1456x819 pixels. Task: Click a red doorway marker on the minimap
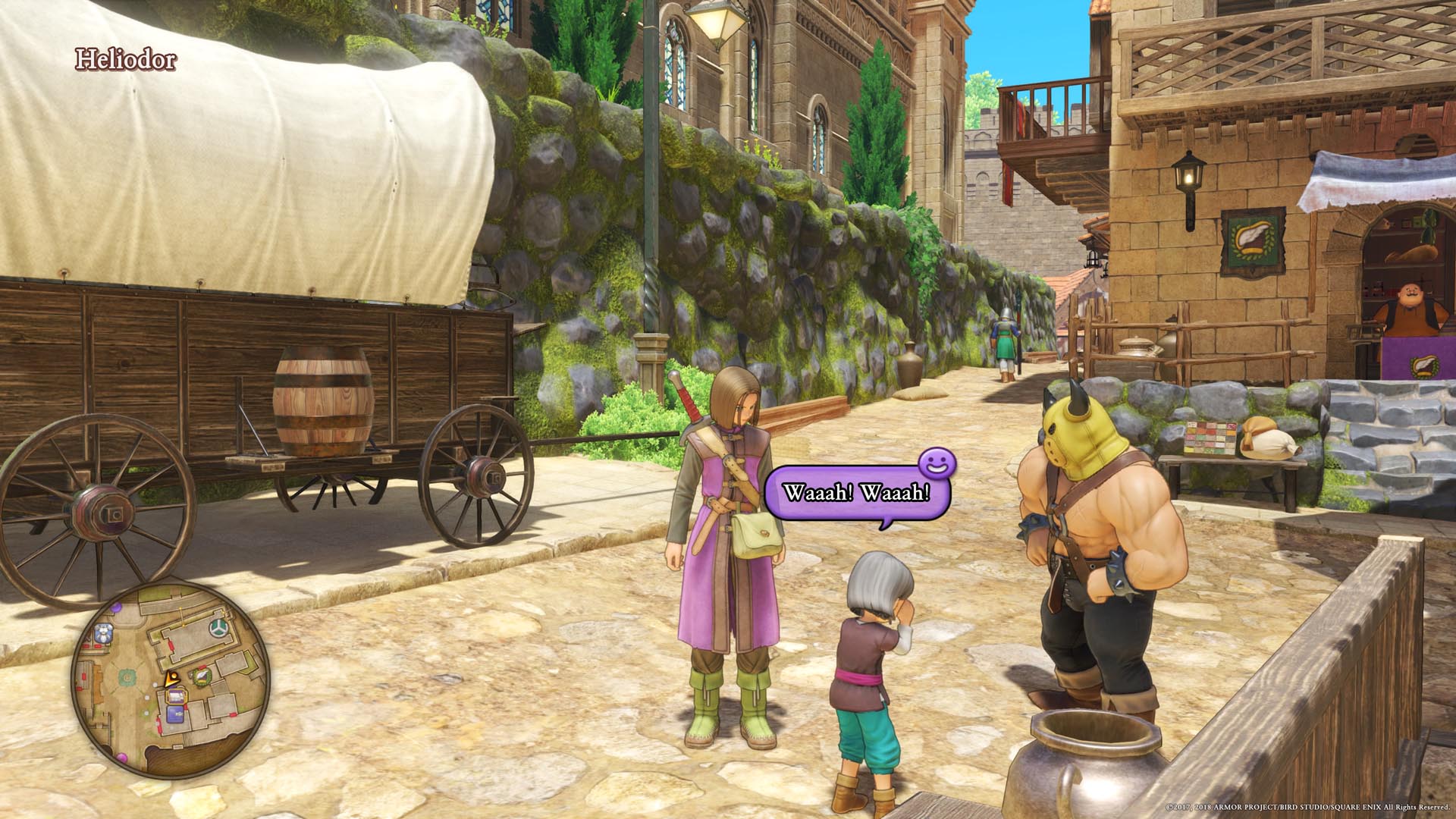(x=171, y=647)
